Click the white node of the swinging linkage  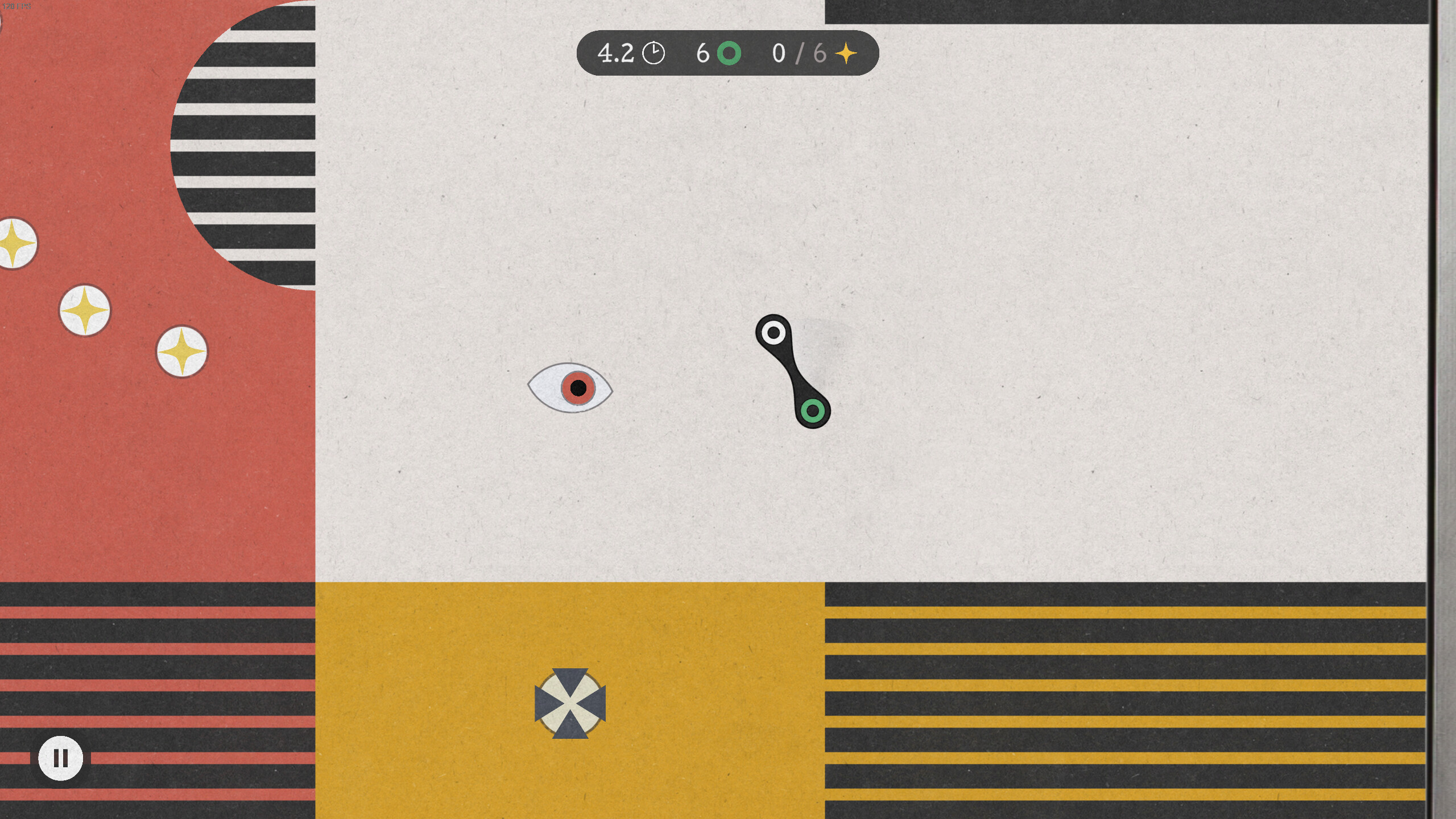(x=773, y=331)
